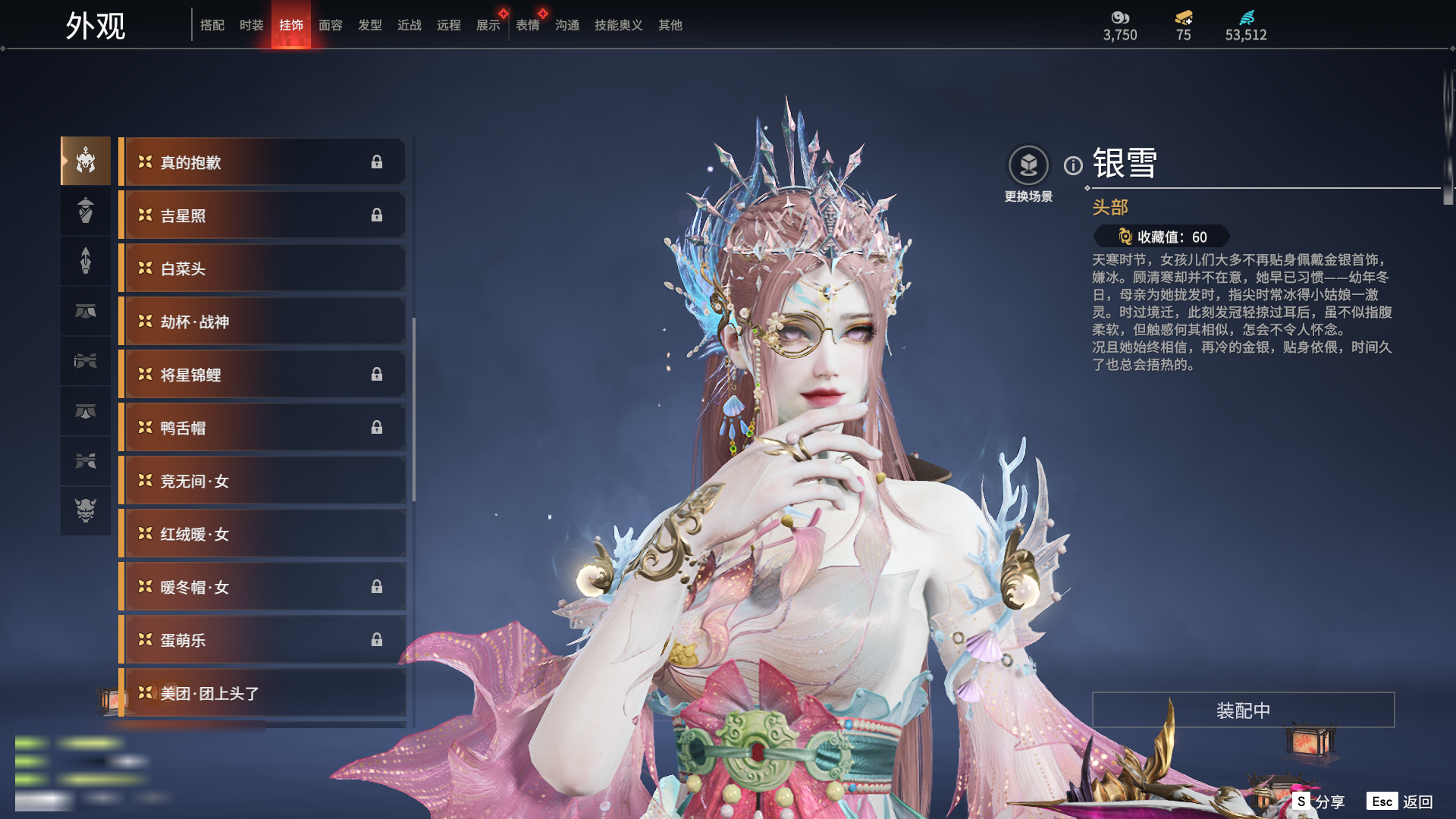Select the 面容 tab
Screen dimensions: 1456x819
pos(331,25)
